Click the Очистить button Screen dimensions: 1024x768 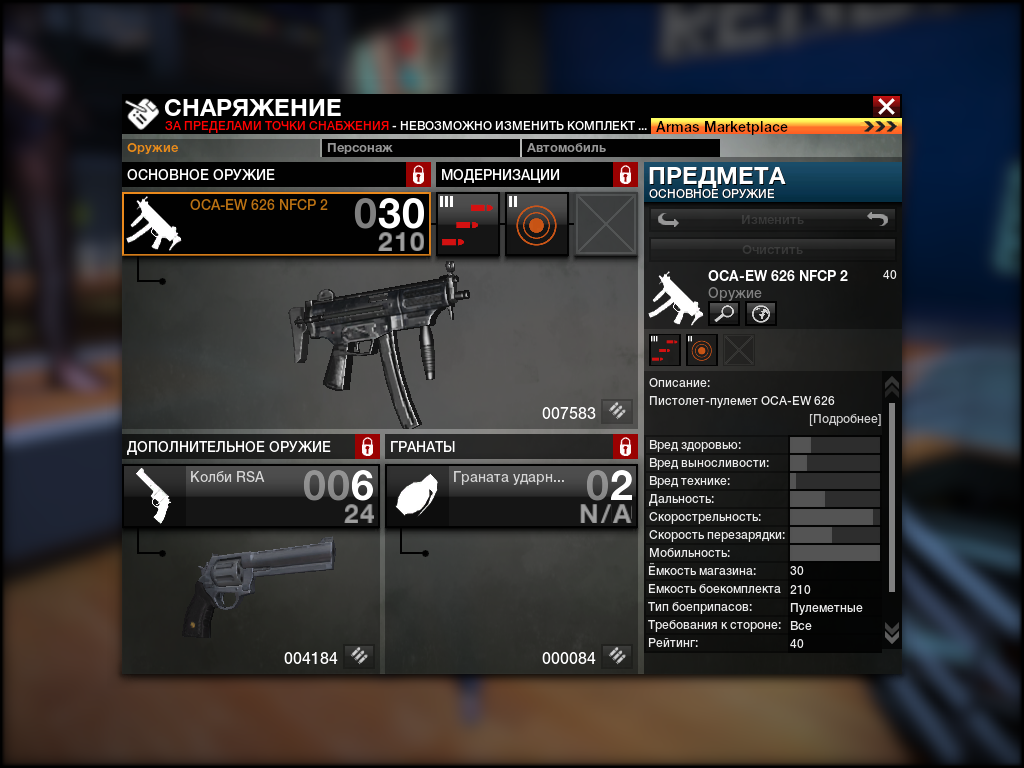tap(772, 249)
